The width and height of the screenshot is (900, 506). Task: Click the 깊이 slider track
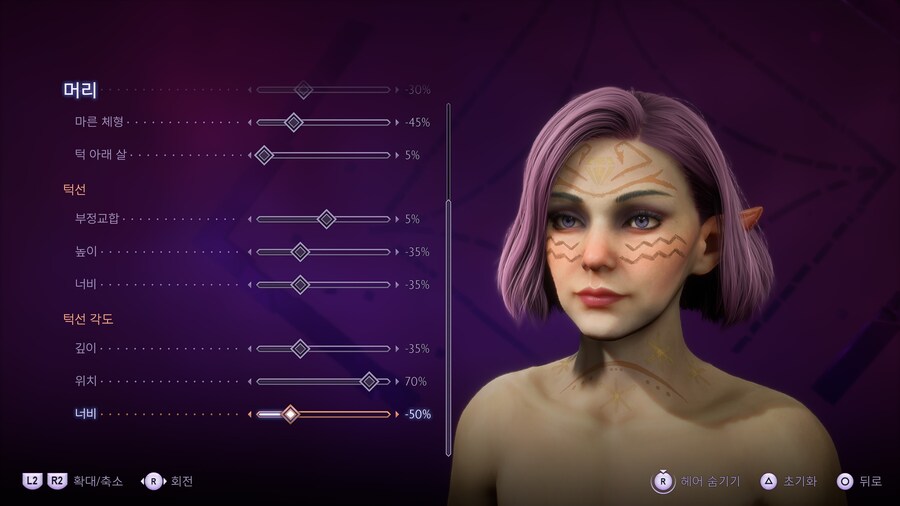point(322,349)
